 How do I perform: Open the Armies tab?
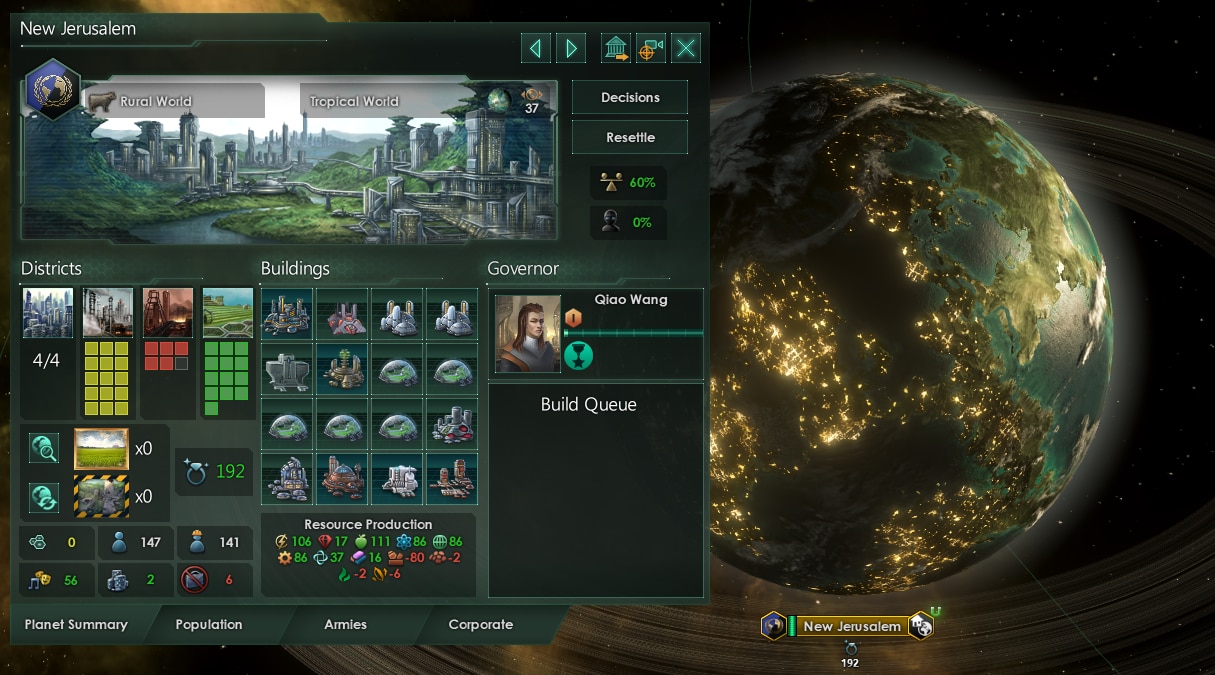point(345,624)
